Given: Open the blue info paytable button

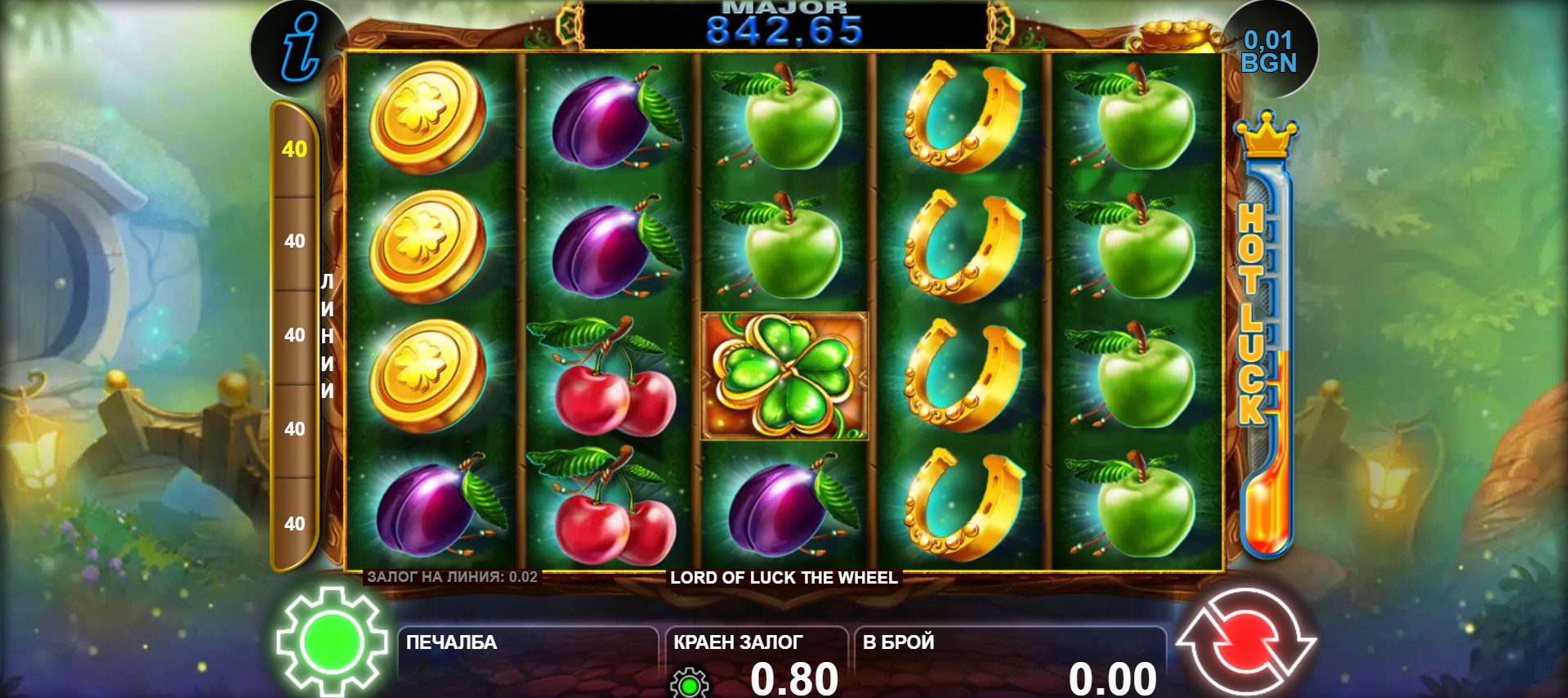Looking at the screenshot, I should point(299,49).
